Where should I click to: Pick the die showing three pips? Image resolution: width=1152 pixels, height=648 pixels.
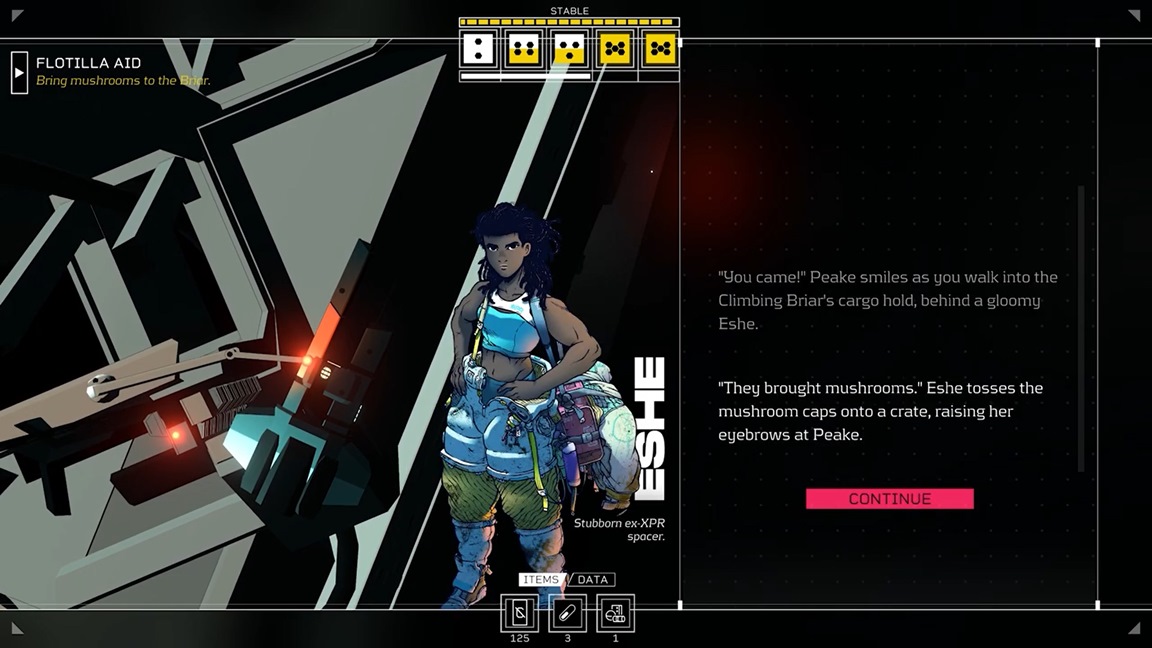[x=569, y=48]
